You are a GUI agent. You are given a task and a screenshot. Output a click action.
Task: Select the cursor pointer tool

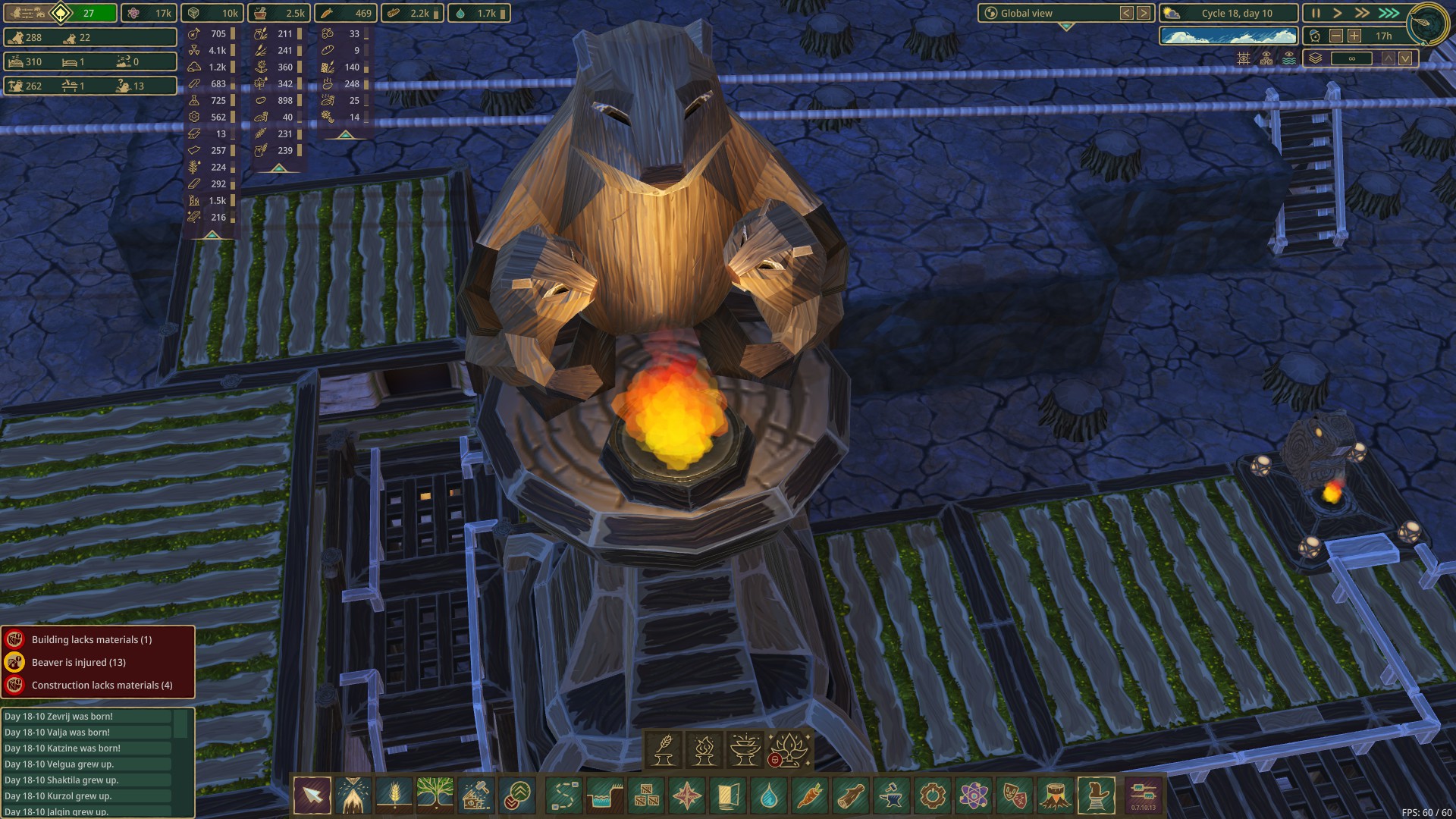[312, 795]
